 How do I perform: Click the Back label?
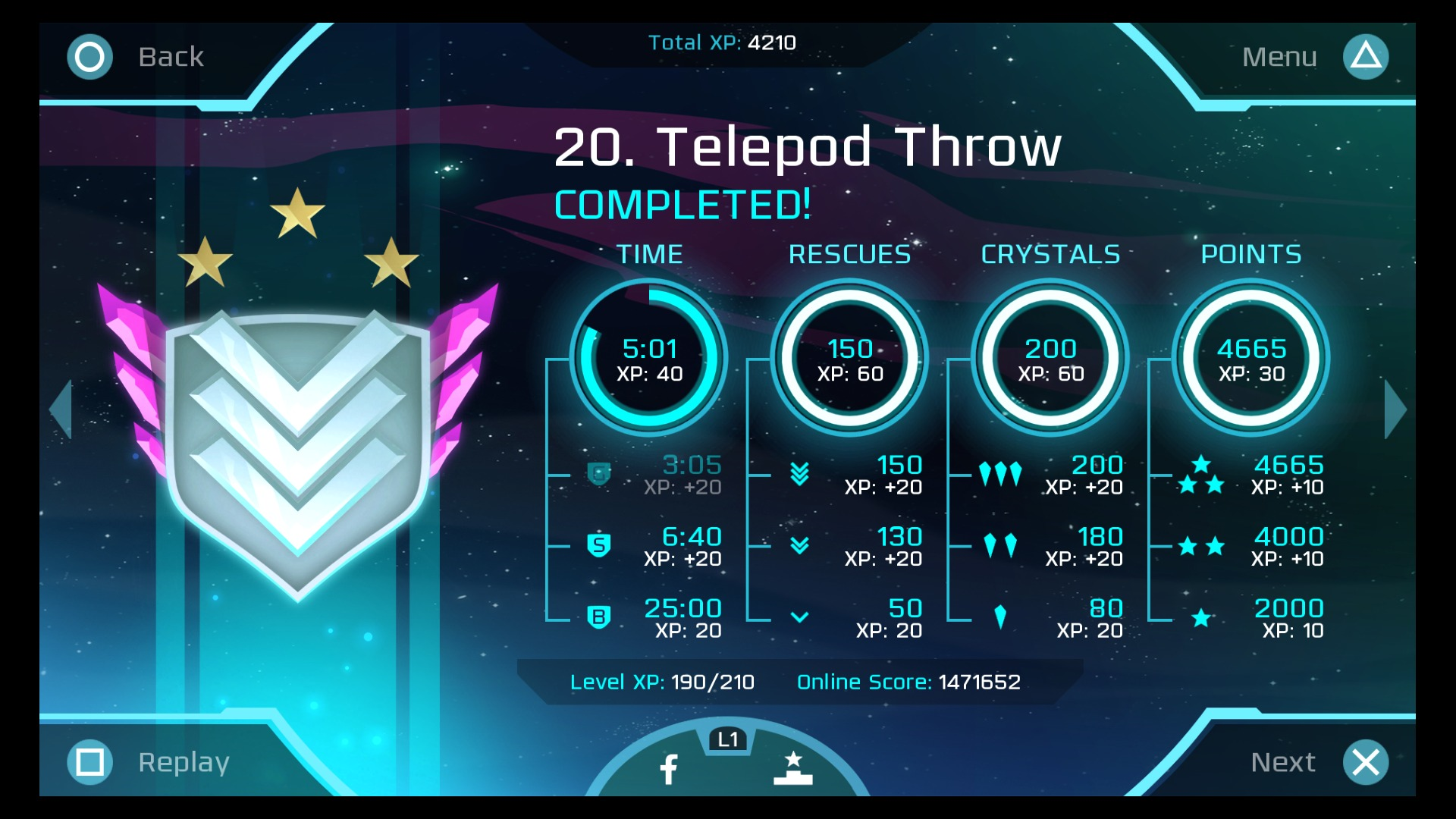(x=171, y=56)
